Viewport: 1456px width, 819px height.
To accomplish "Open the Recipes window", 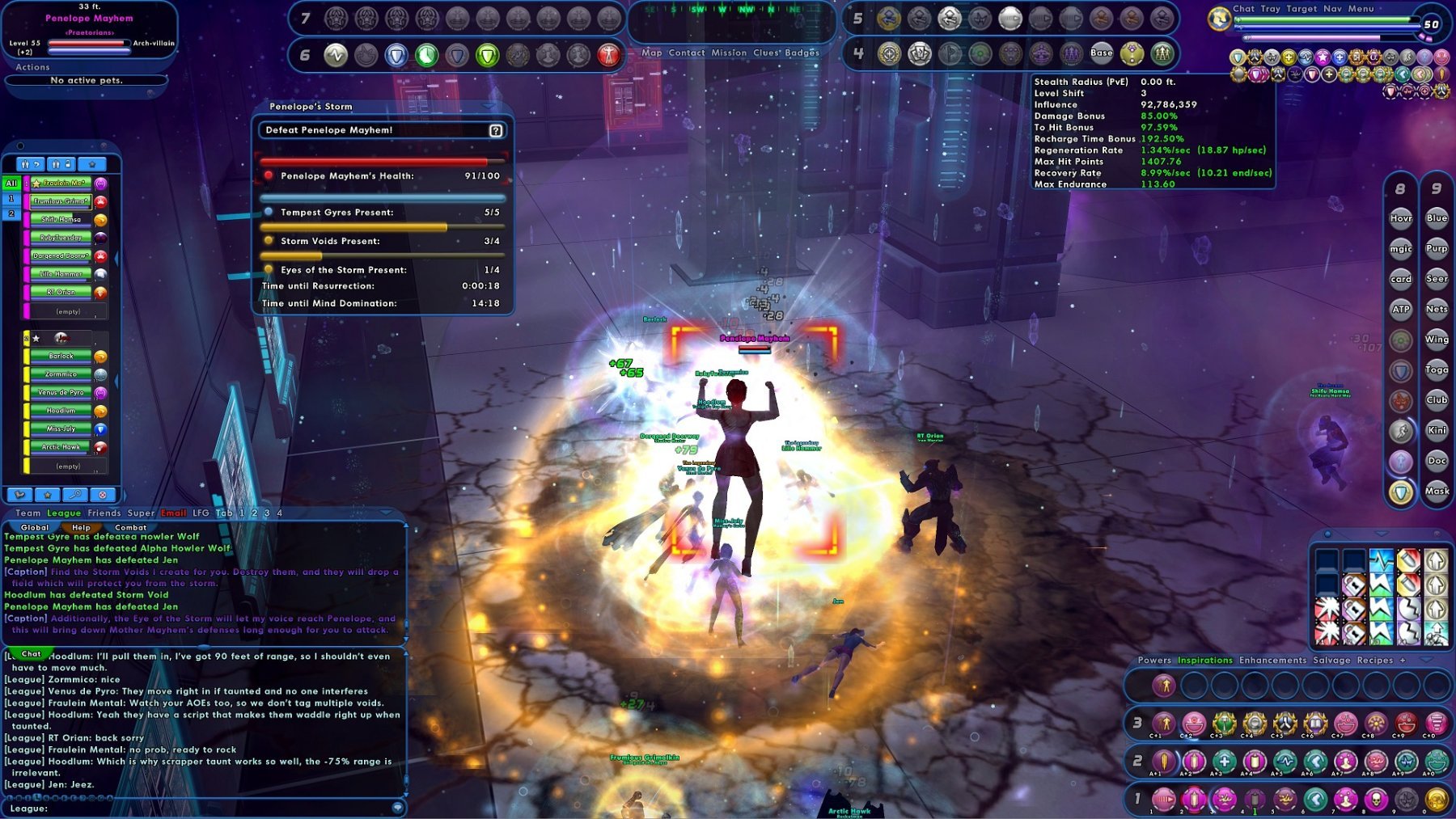I will (1374, 660).
